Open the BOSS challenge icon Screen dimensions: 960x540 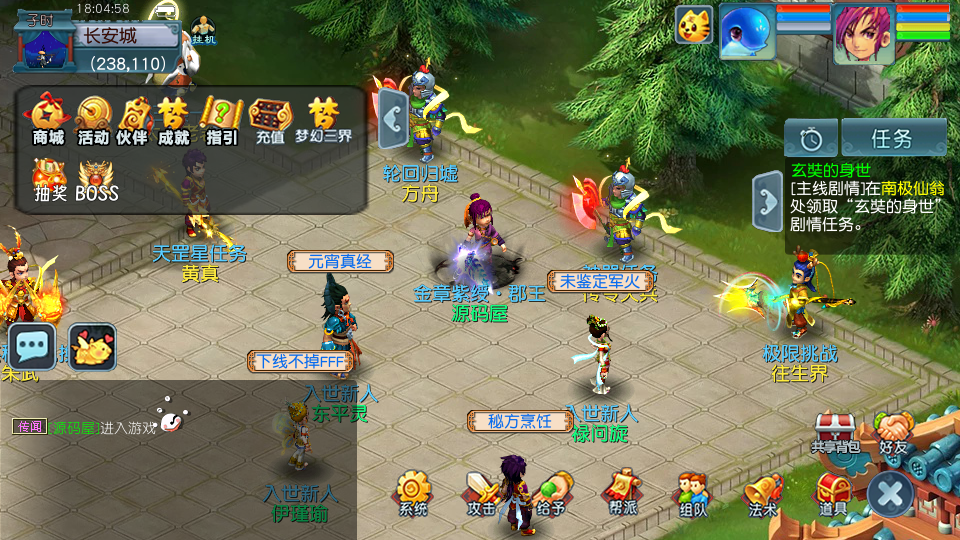click(97, 178)
